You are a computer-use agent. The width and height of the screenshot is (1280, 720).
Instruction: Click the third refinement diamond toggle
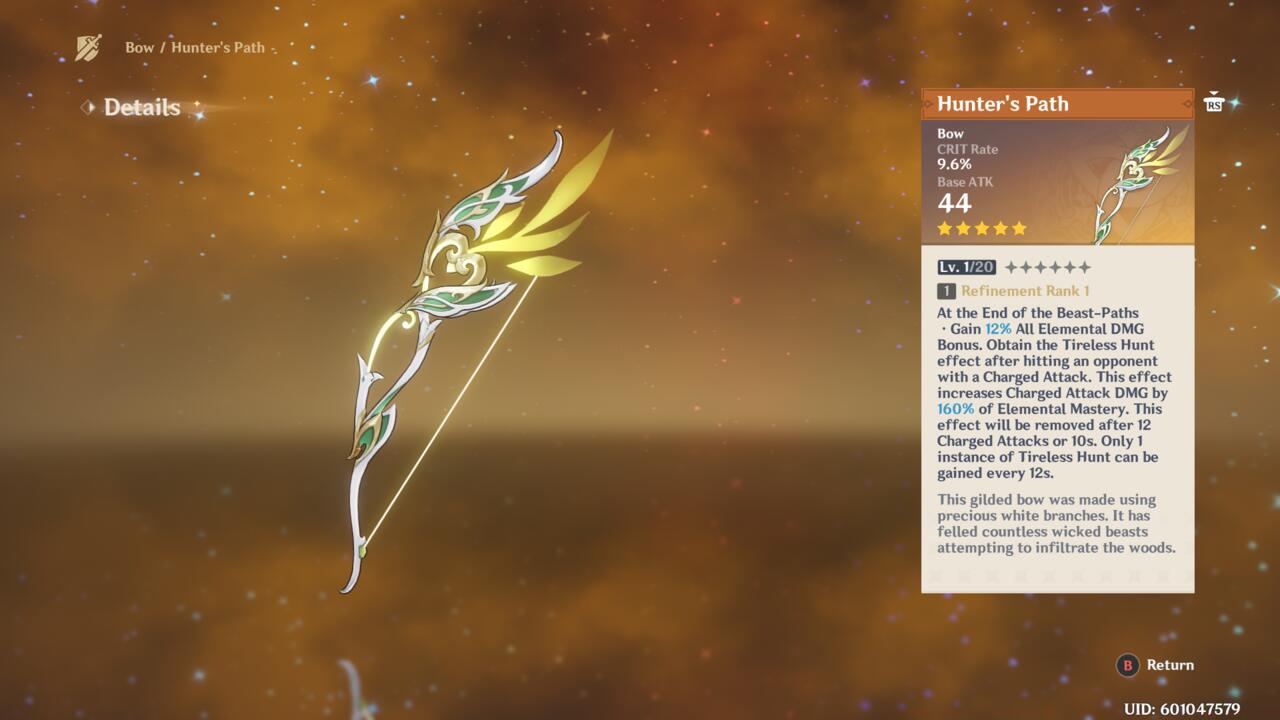[x=1040, y=267]
